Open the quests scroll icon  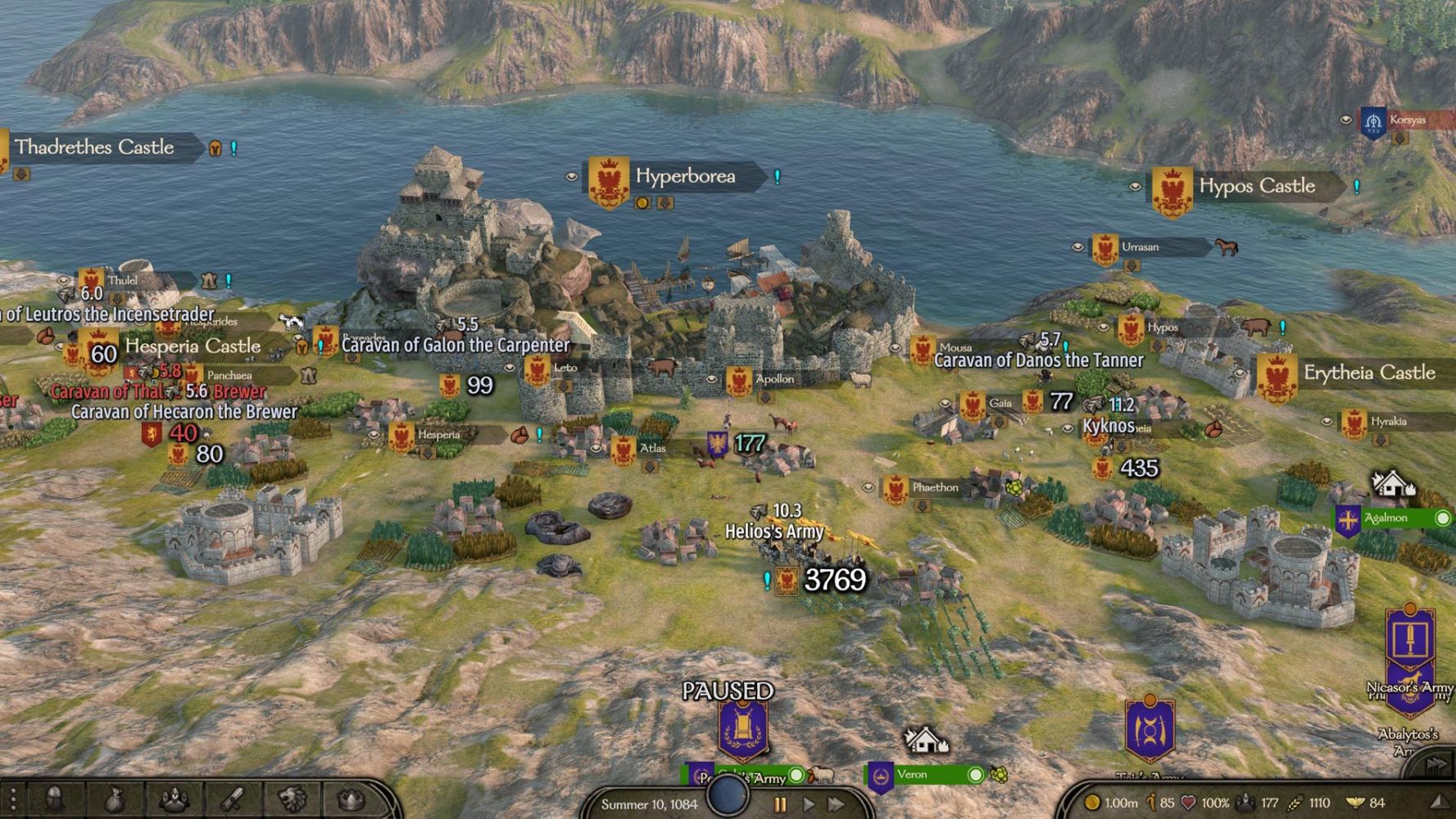(x=233, y=800)
